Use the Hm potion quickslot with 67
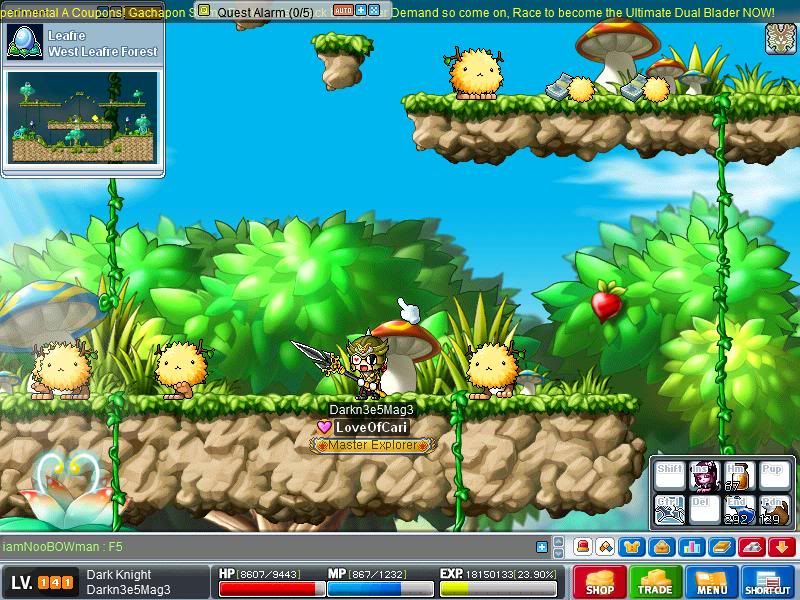Viewport: 800px width, 600px height. coord(738,475)
